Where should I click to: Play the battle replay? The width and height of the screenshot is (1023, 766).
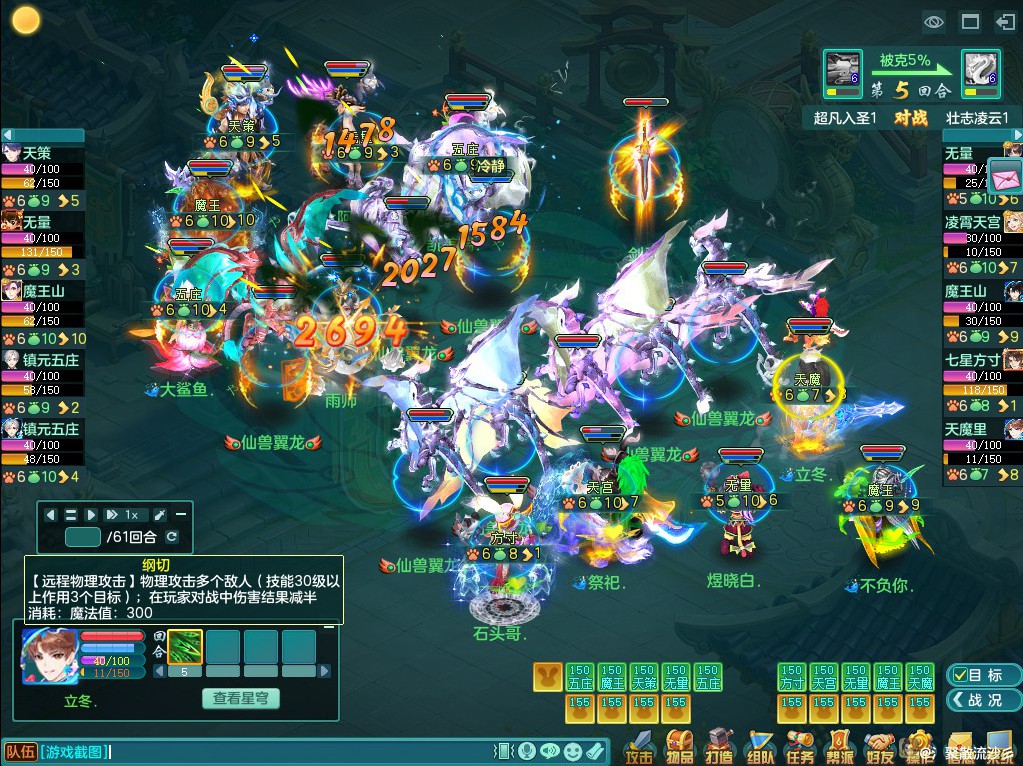tap(91, 515)
